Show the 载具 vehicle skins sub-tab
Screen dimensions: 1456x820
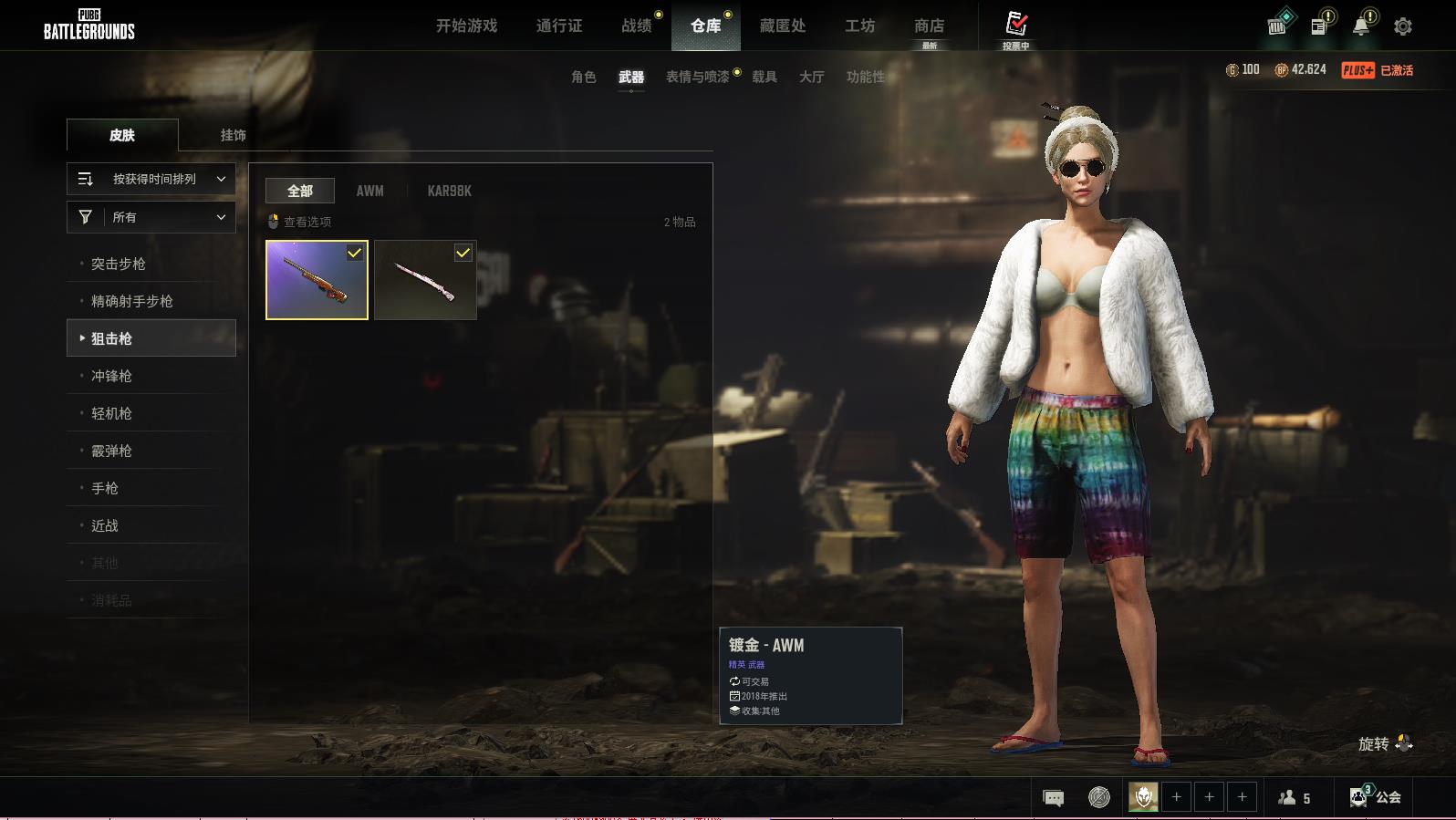(x=764, y=77)
